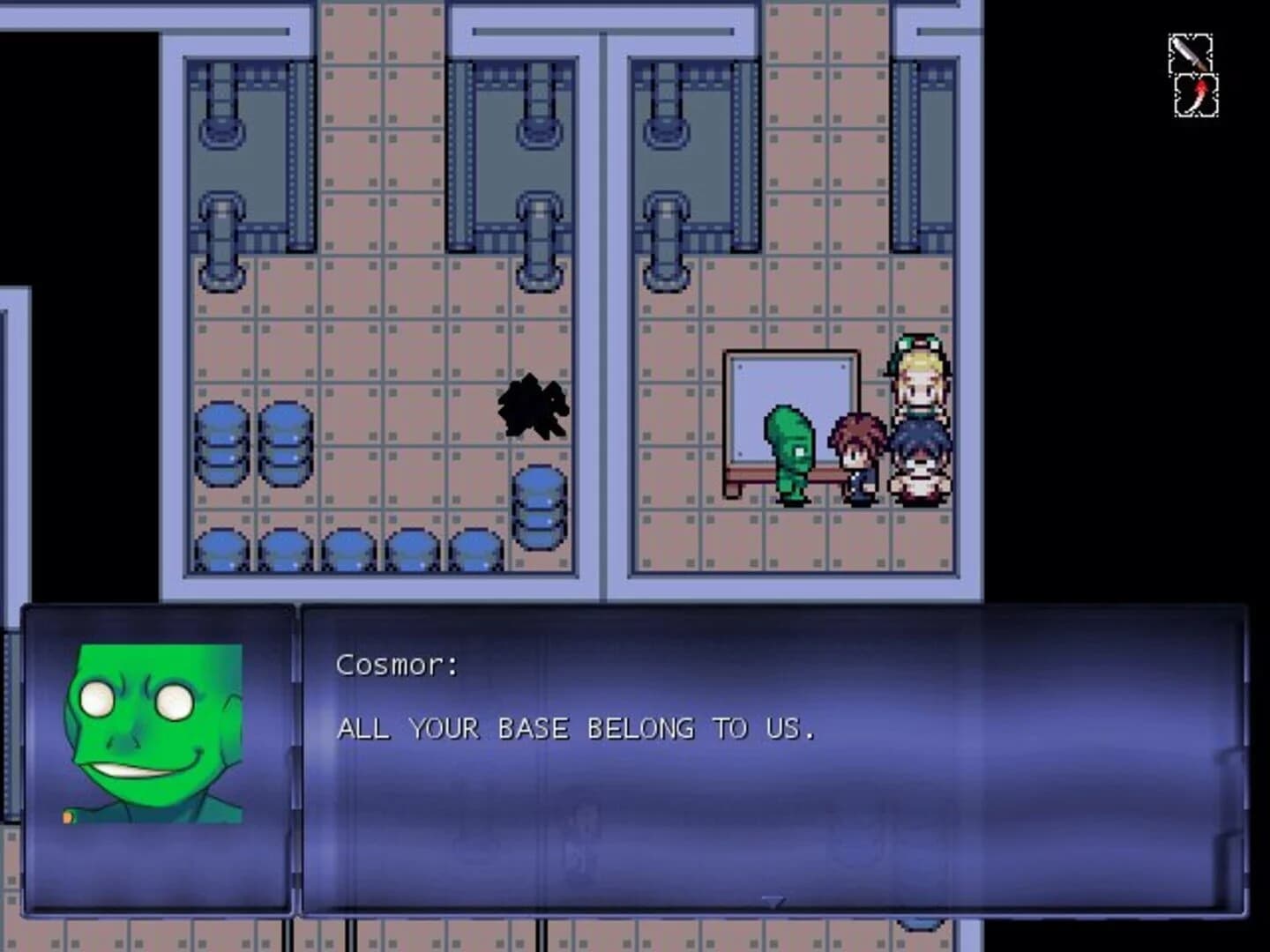The width and height of the screenshot is (1270, 952).
Task: Click the black shadow blob on the floor
Action: [532, 405]
